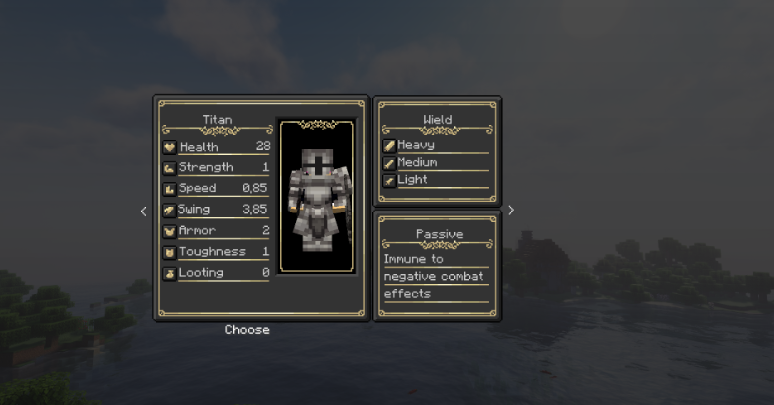This screenshot has height=405, width=774.
Task: Show the next class with right arrow
Action: [x=510, y=210]
